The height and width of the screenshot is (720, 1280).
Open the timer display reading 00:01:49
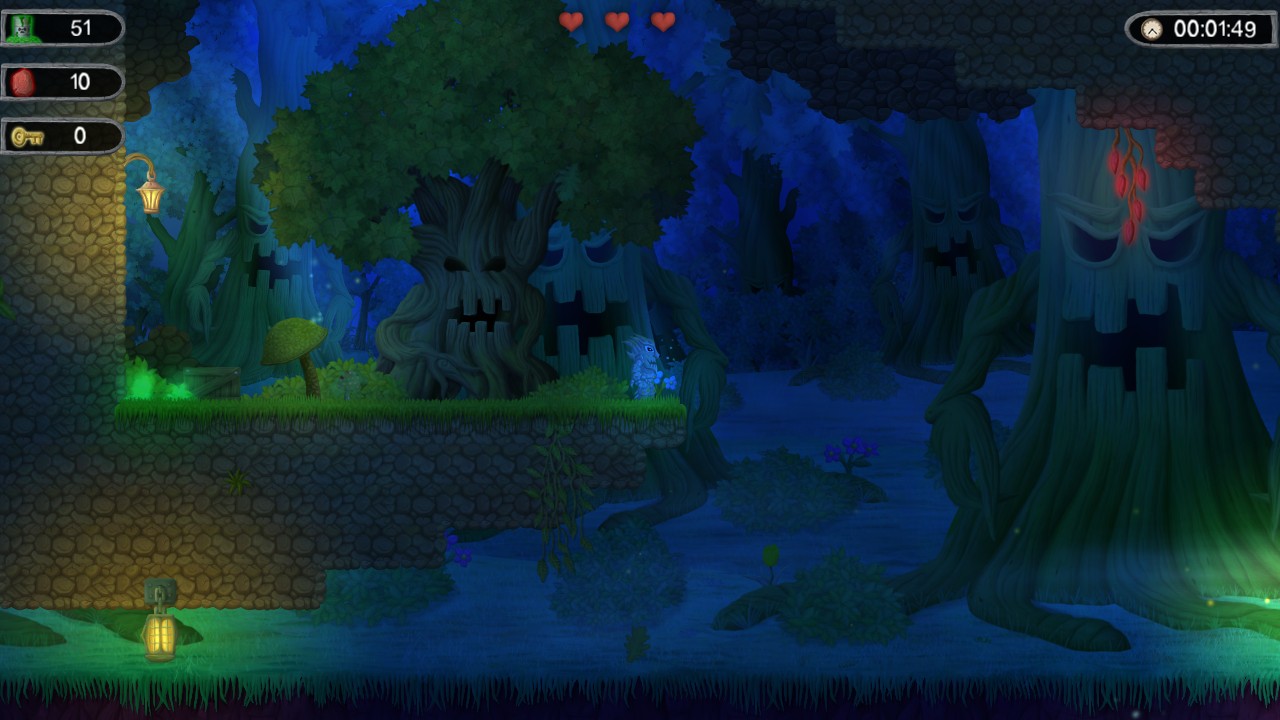tap(1200, 30)
